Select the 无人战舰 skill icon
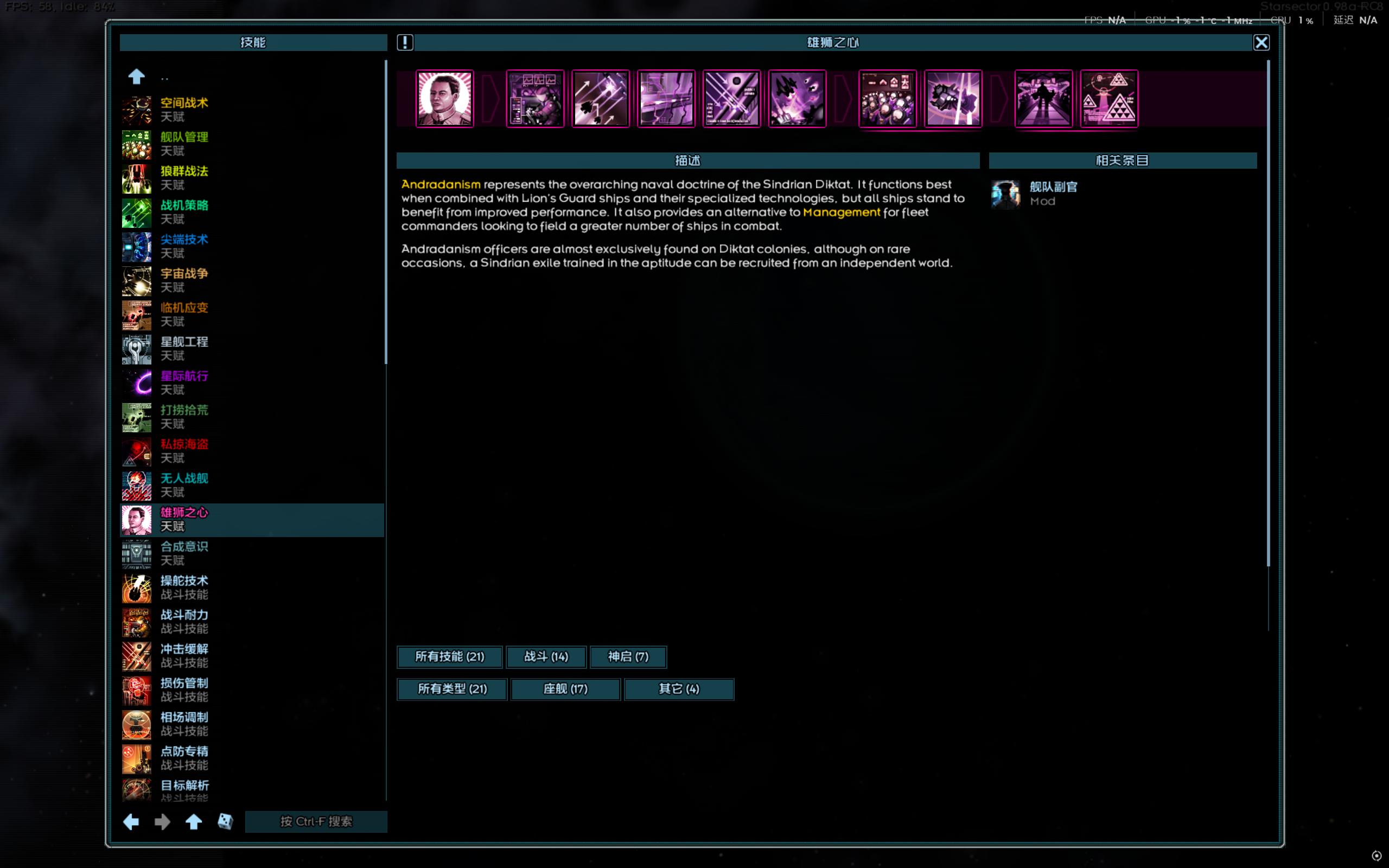1389x868 pixels. click(136, 485)
